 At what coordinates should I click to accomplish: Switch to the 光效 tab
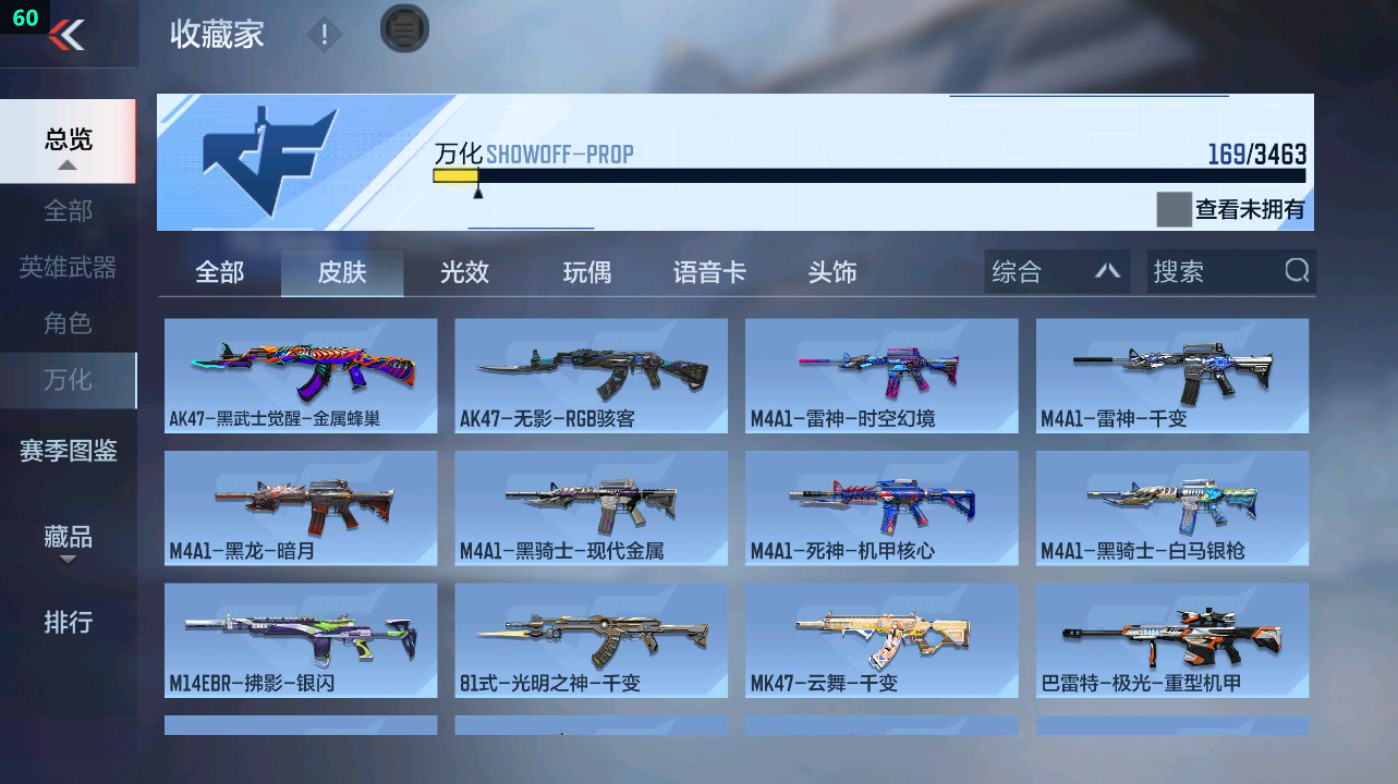point(463,272)
